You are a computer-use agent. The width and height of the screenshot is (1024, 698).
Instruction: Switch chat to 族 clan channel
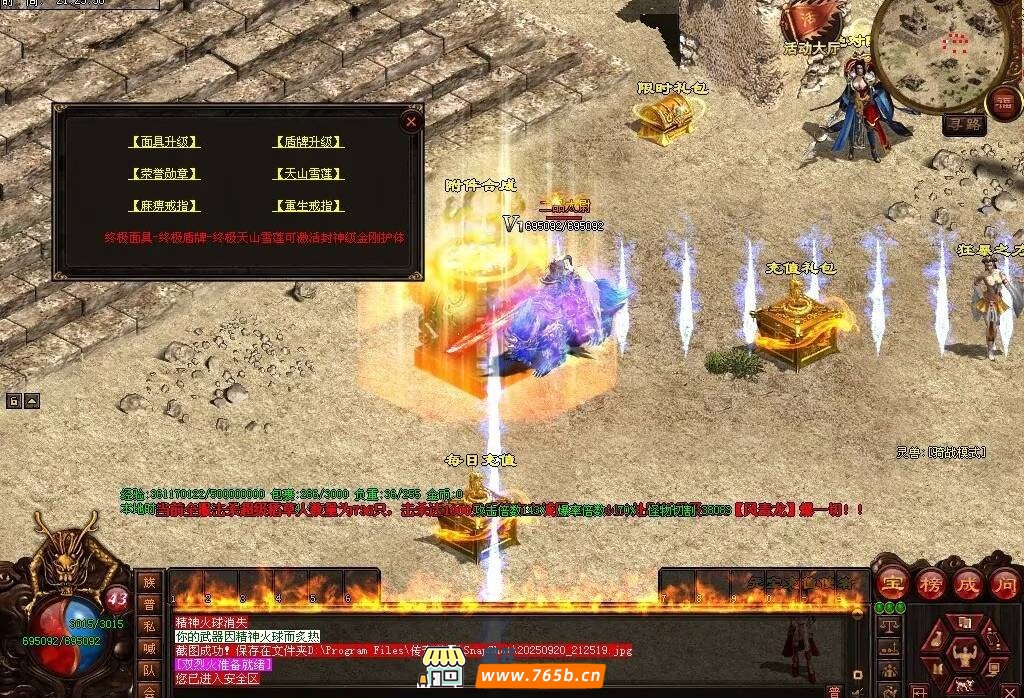point(149,582)
